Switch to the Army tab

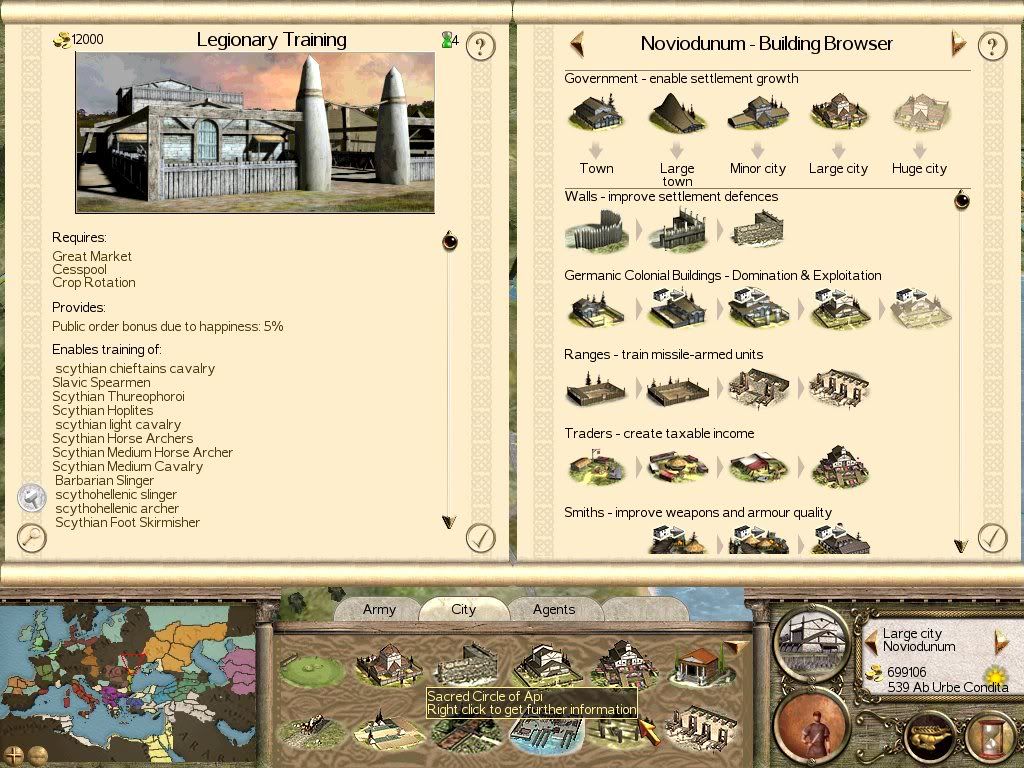pos(379,609)
